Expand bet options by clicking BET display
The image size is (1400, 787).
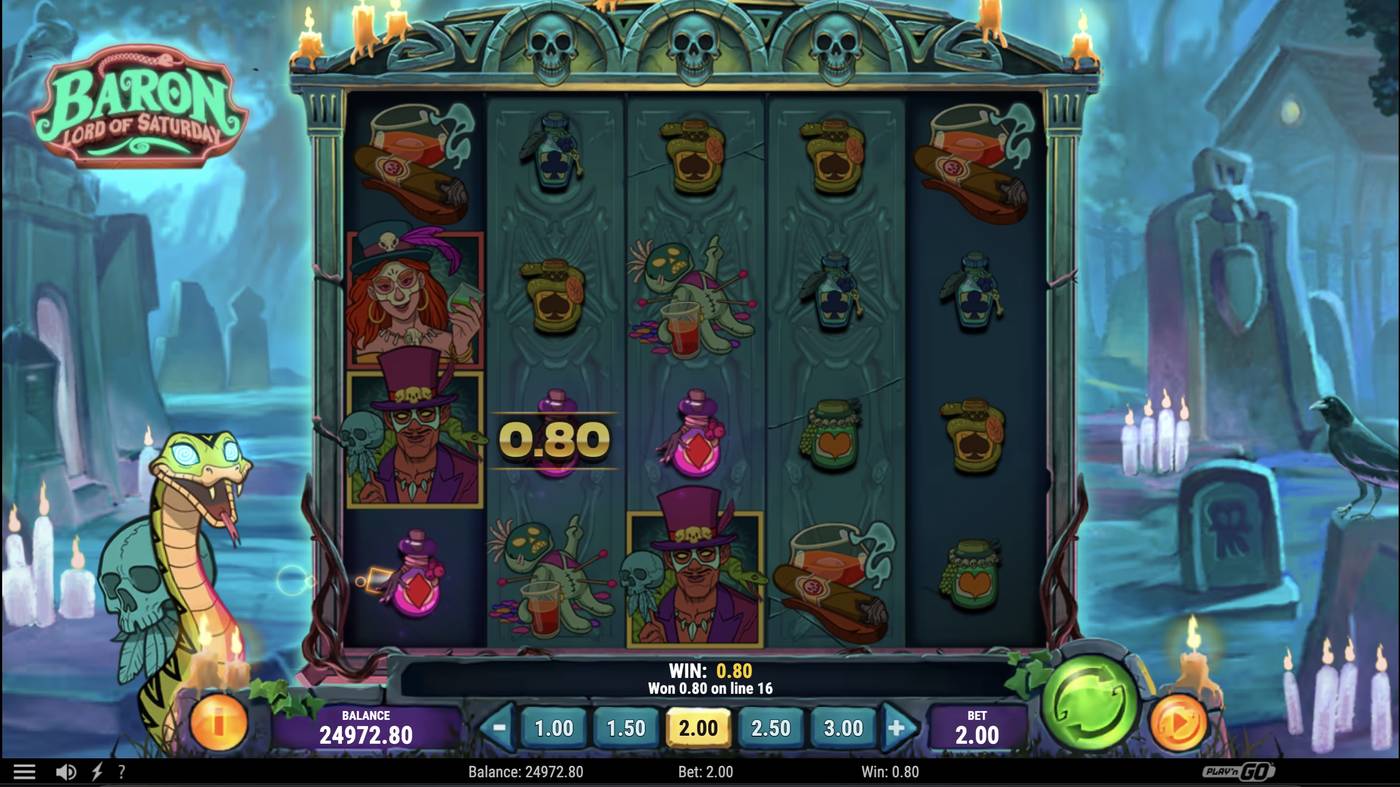coord(977,724)
